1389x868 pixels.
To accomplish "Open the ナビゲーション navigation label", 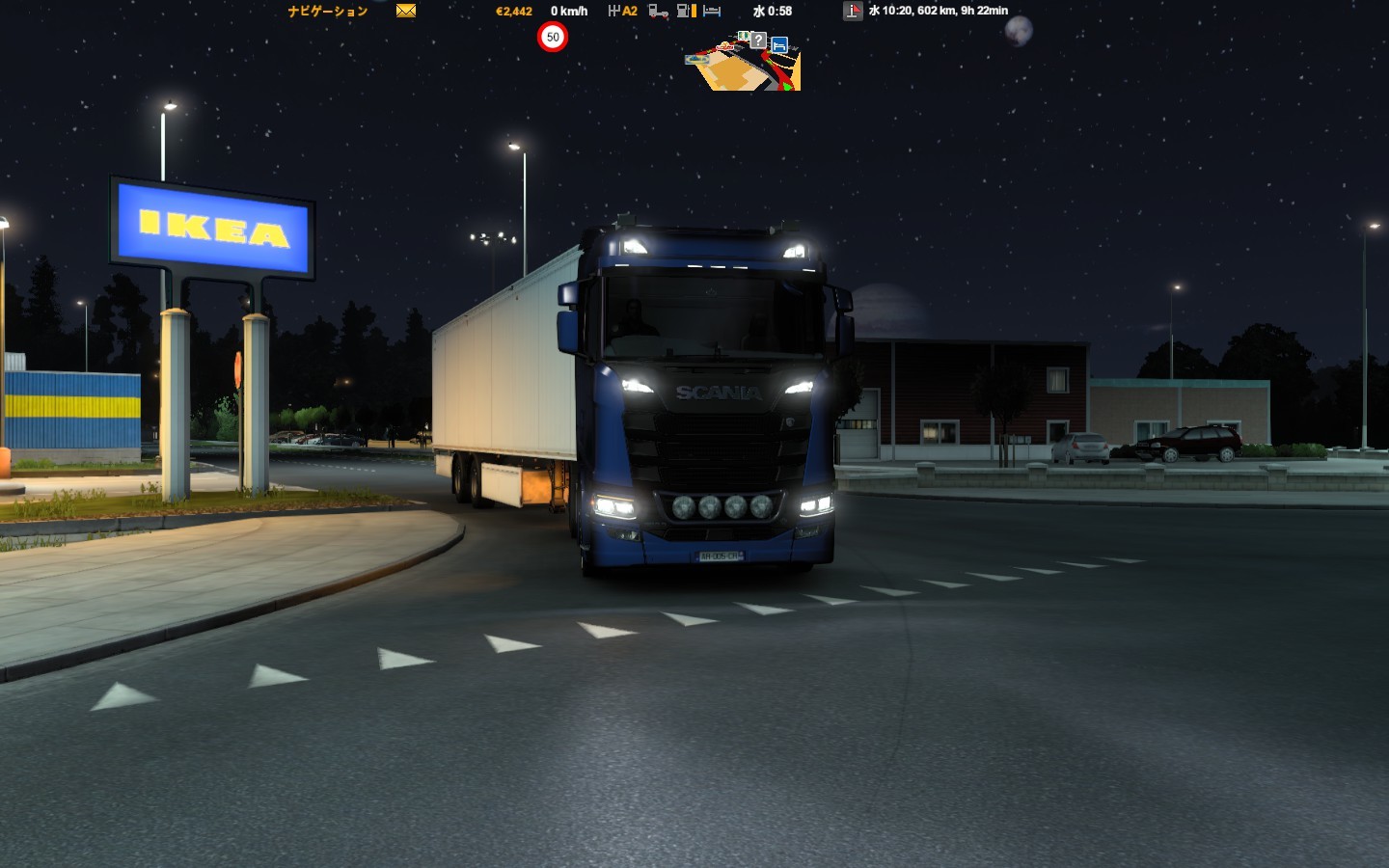I will point(328,12).
